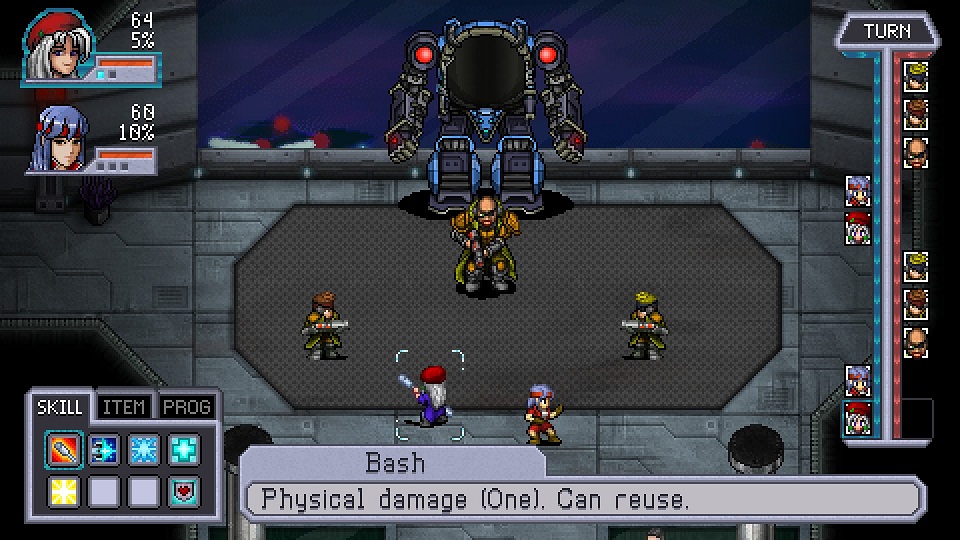Activate the ice snowflake skill

144,451
